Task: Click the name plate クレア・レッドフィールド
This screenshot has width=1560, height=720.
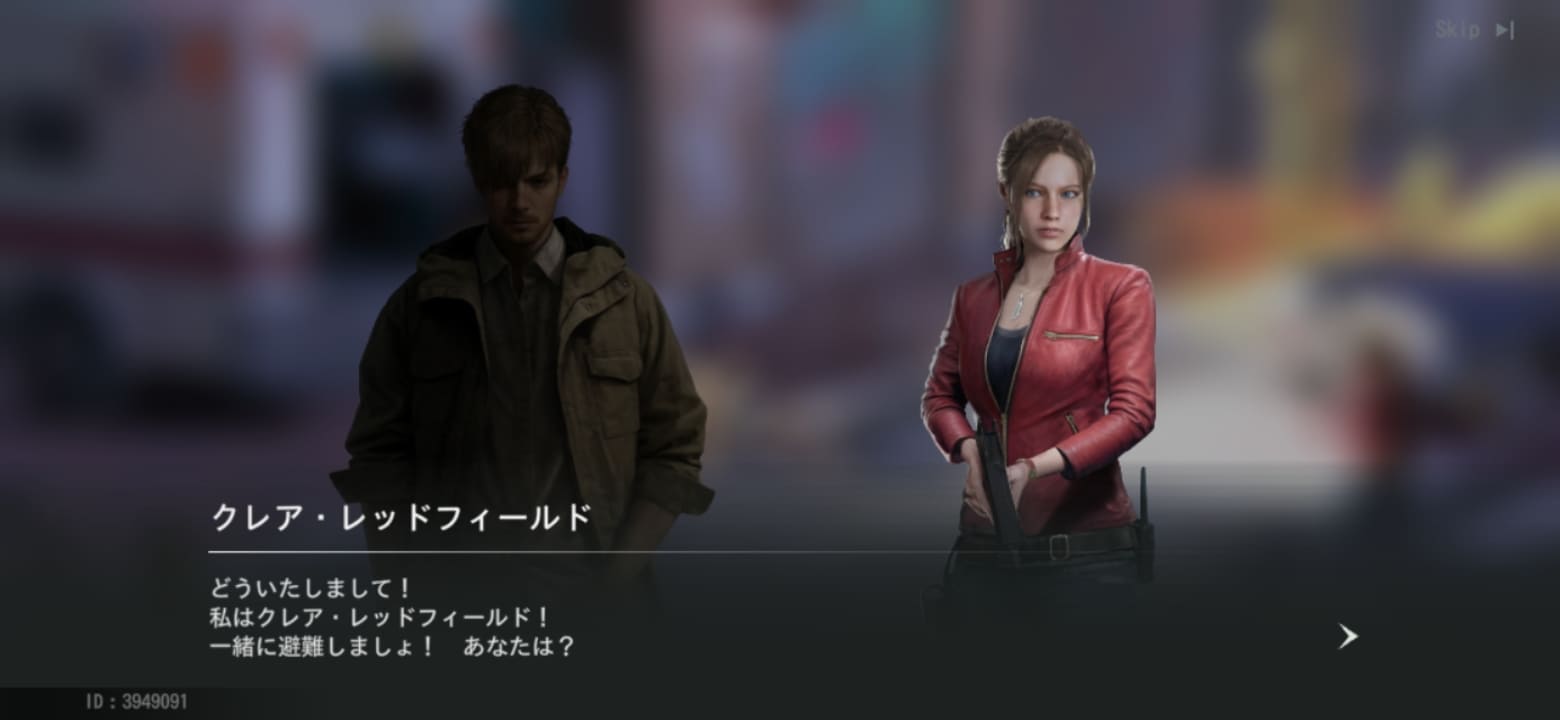Action: 400,516
